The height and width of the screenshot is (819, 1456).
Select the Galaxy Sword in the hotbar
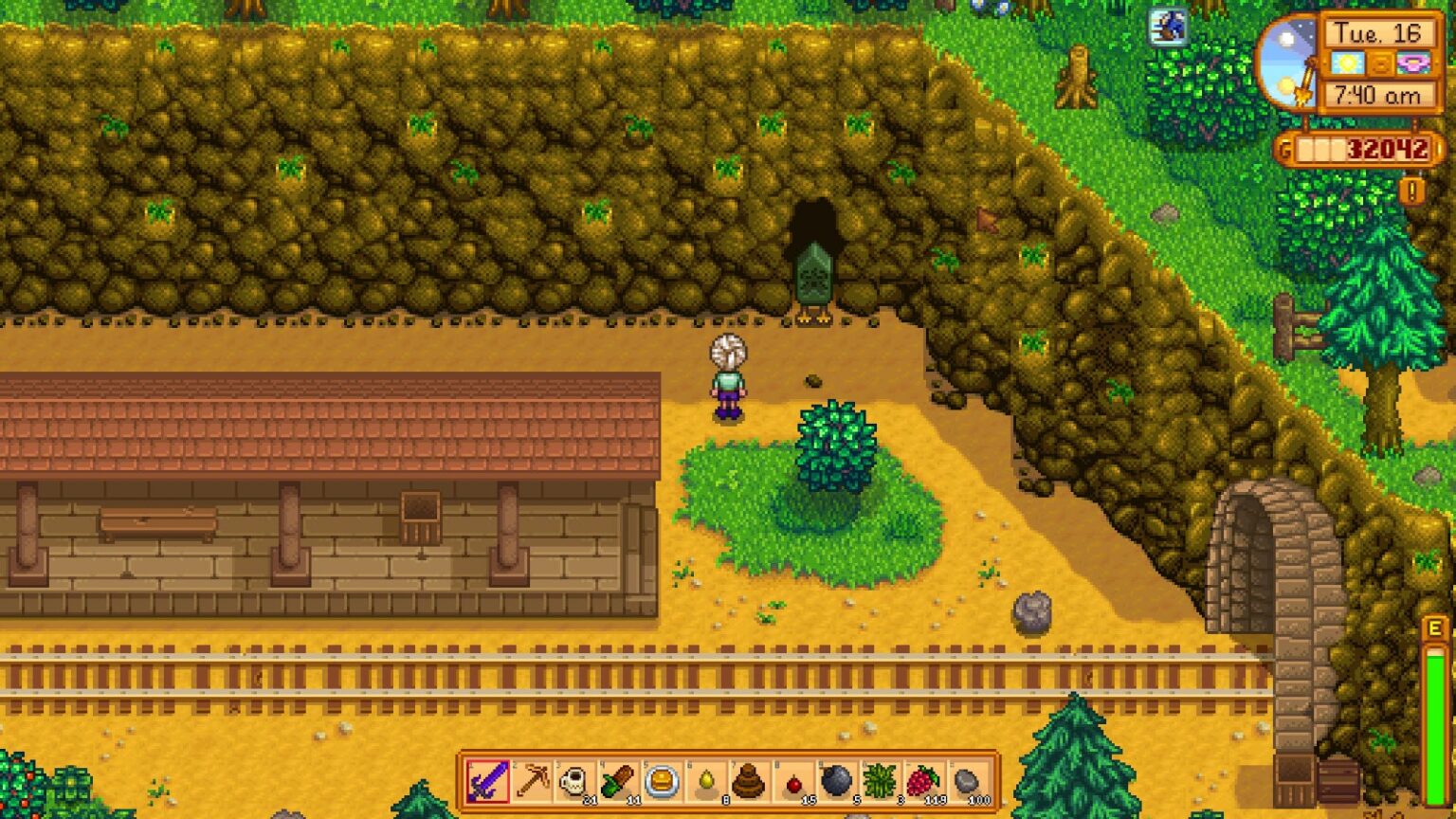click(x=487, y=782)
